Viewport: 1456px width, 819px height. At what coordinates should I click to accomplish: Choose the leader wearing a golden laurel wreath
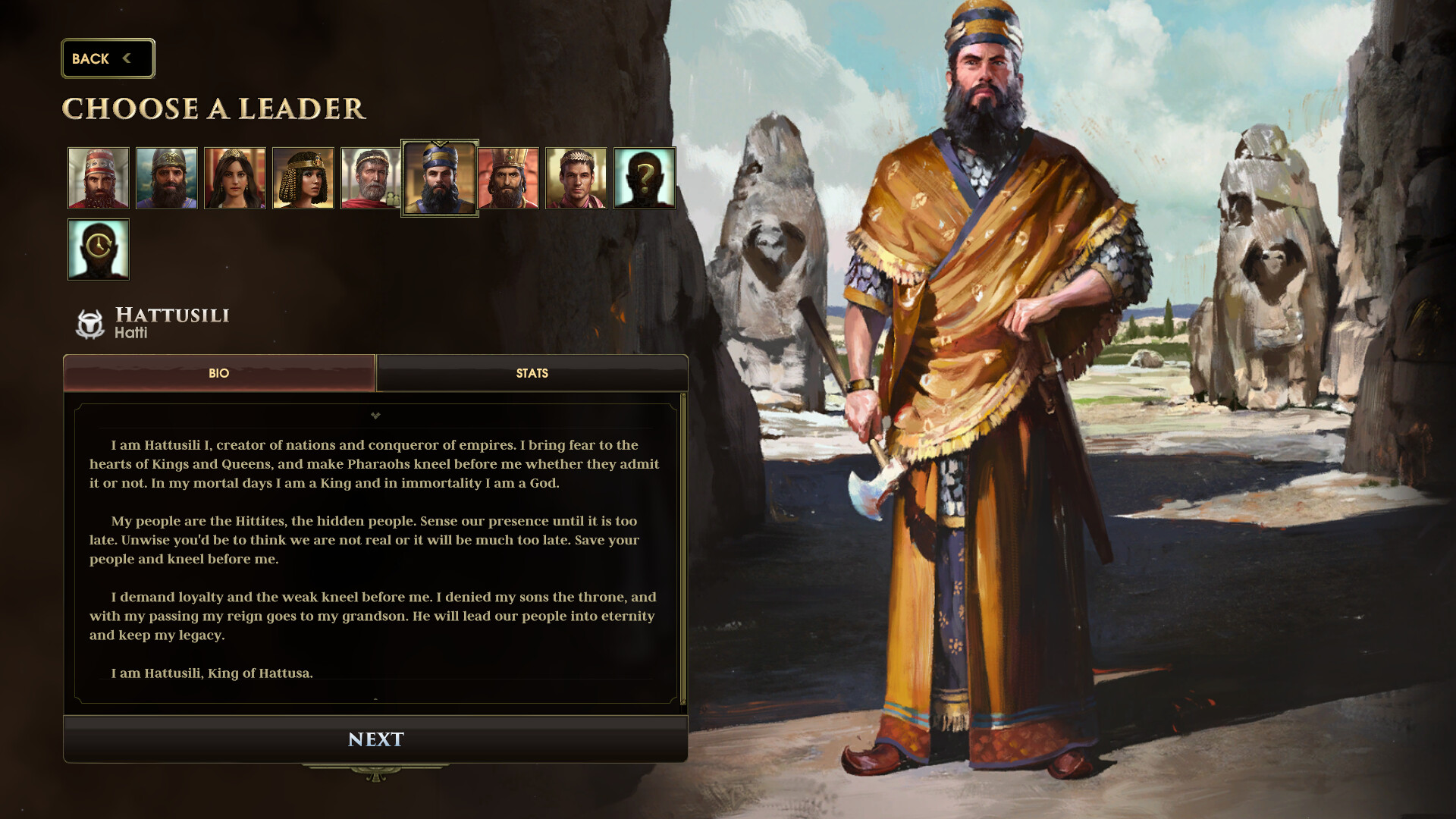click(576, 178)
